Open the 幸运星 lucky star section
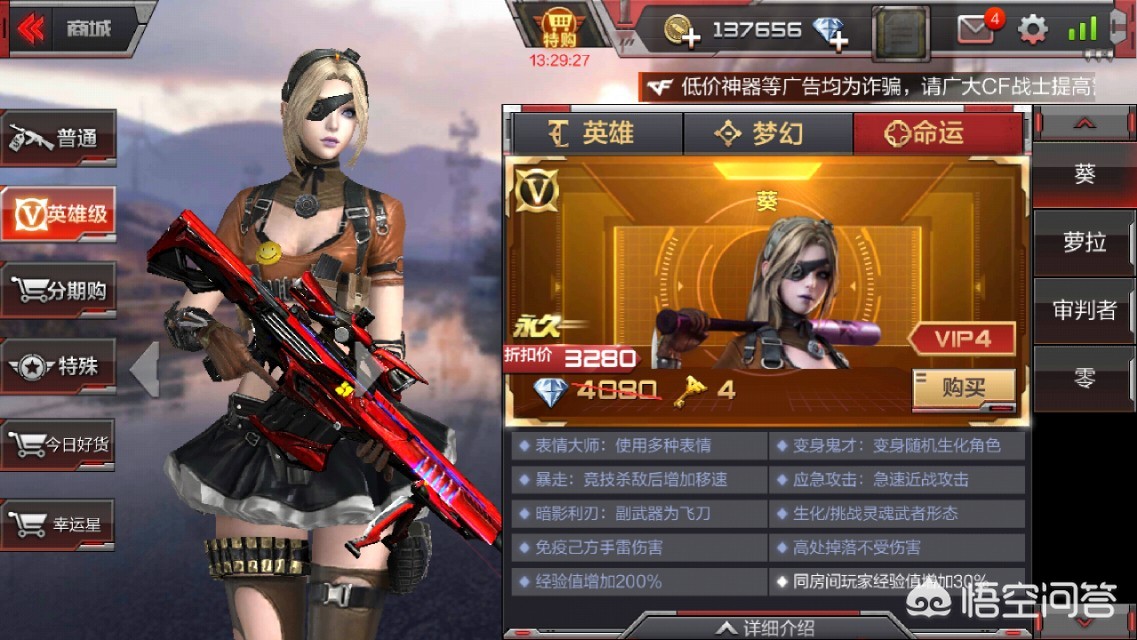 (59, 523)
